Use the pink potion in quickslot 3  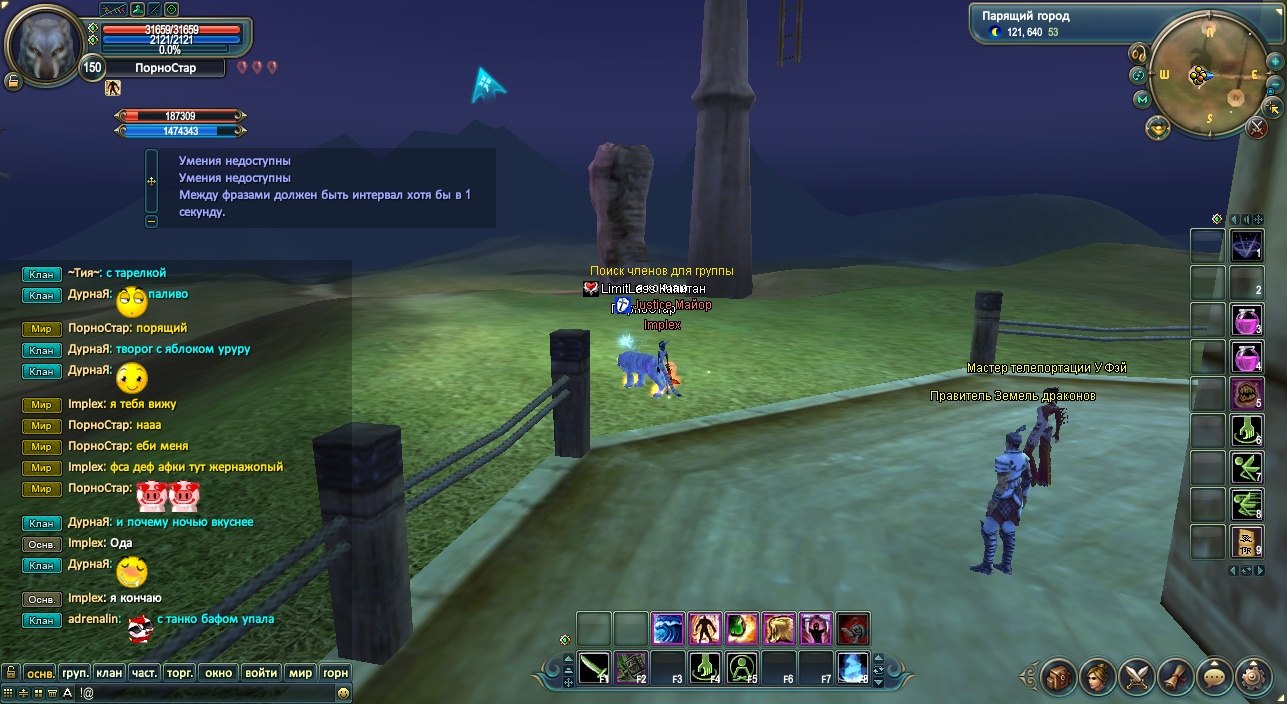1246,320
